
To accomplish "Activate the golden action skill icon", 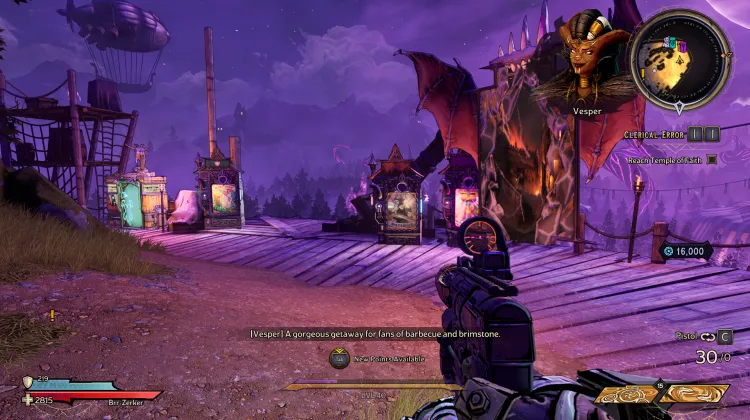I will point(694,393).
